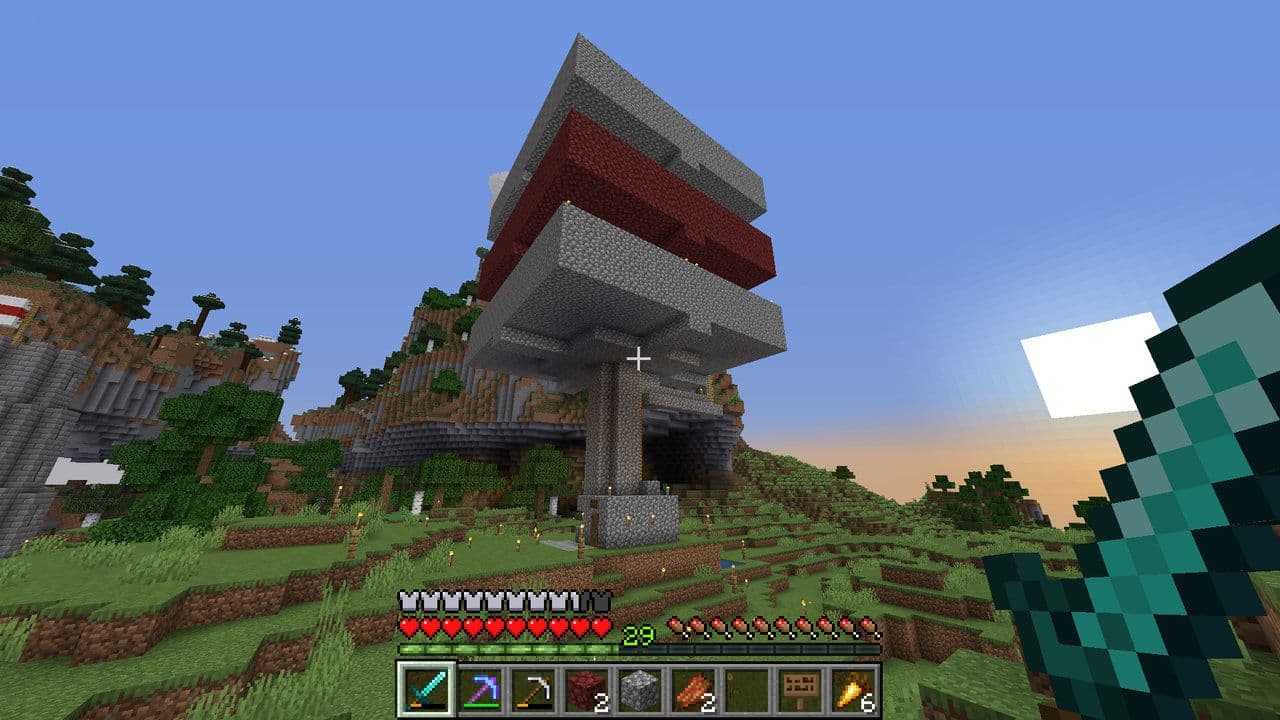Image resolution: width=1280 pixels, height=720 pixels.
Task: Click the rightmost drumstick hunger icon
Action: click(868, 628)
